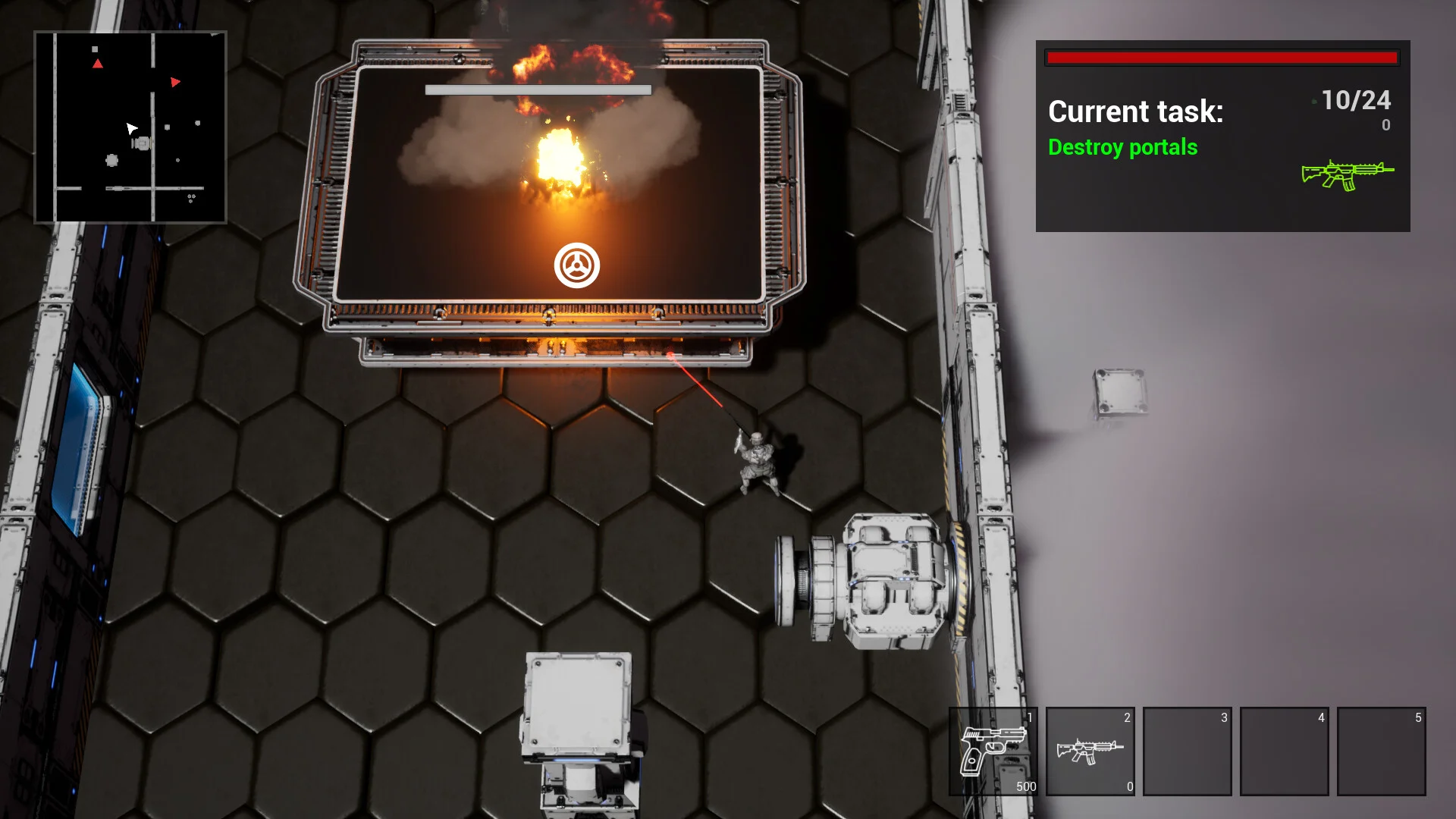Viewport: 1456px width, 819px height.
Task: Click the minimap in the corner
Action: [x=130, y=127]
